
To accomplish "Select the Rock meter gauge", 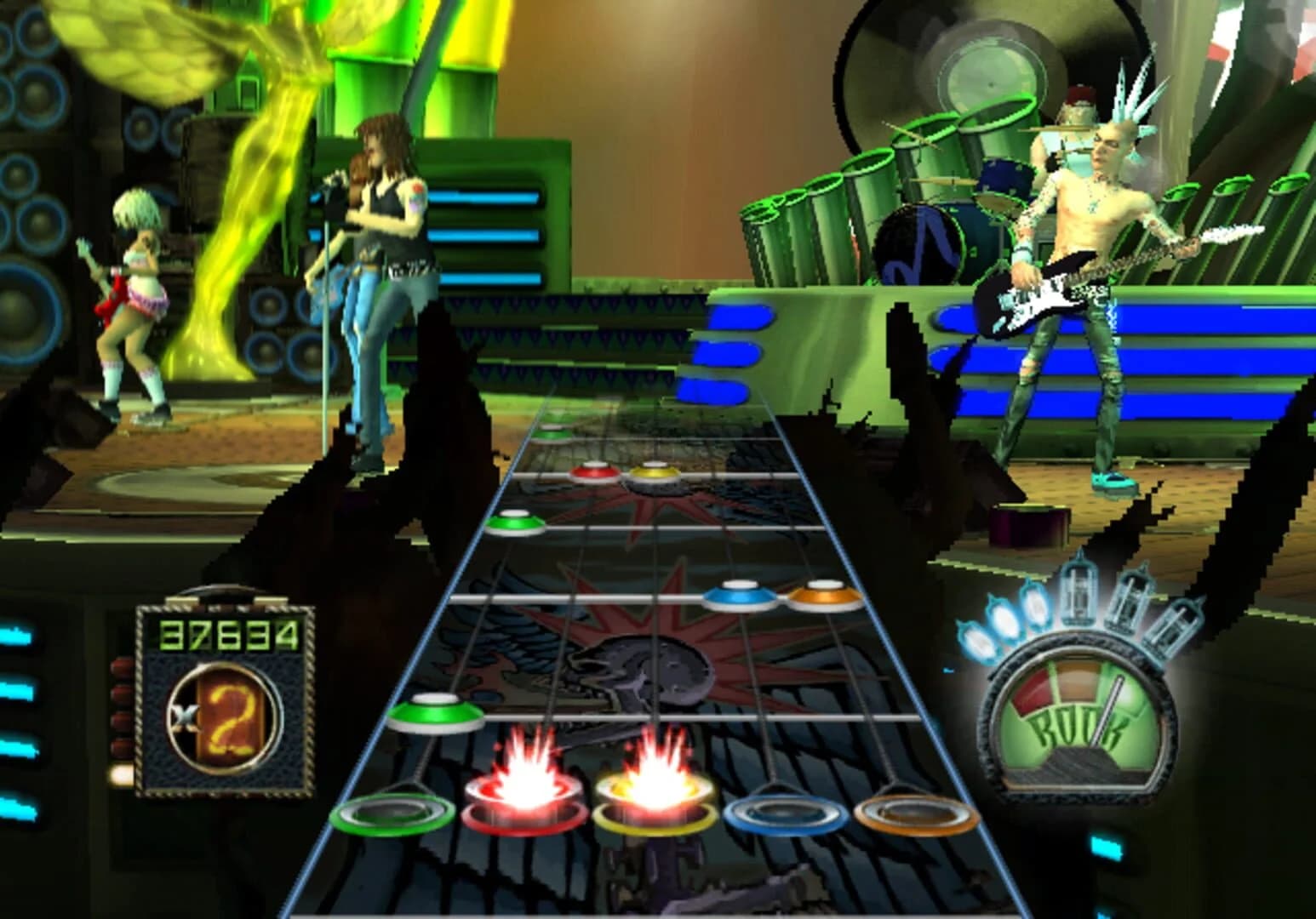I will click(1079, 719).
